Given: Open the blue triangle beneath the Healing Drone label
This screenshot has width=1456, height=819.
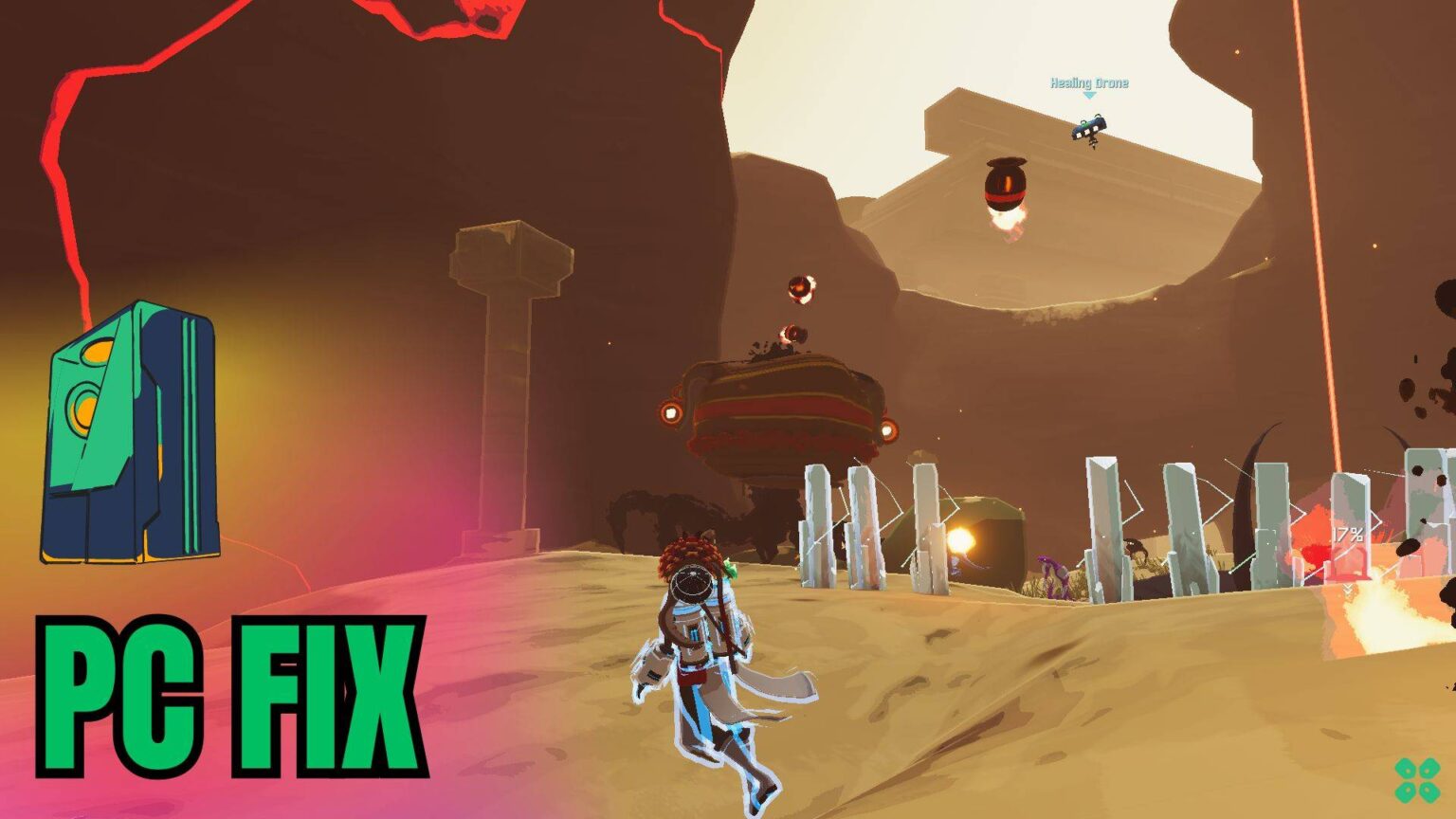Looking at the screenshot, I should point(1088,95).
